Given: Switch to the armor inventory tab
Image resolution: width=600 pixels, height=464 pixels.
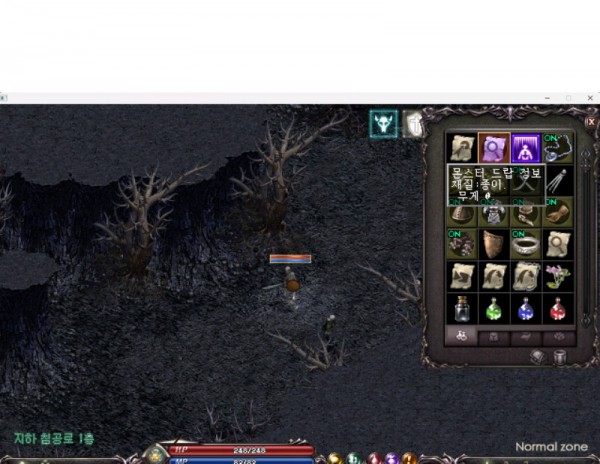Looking at the screenshot, I should click(493, 338).
